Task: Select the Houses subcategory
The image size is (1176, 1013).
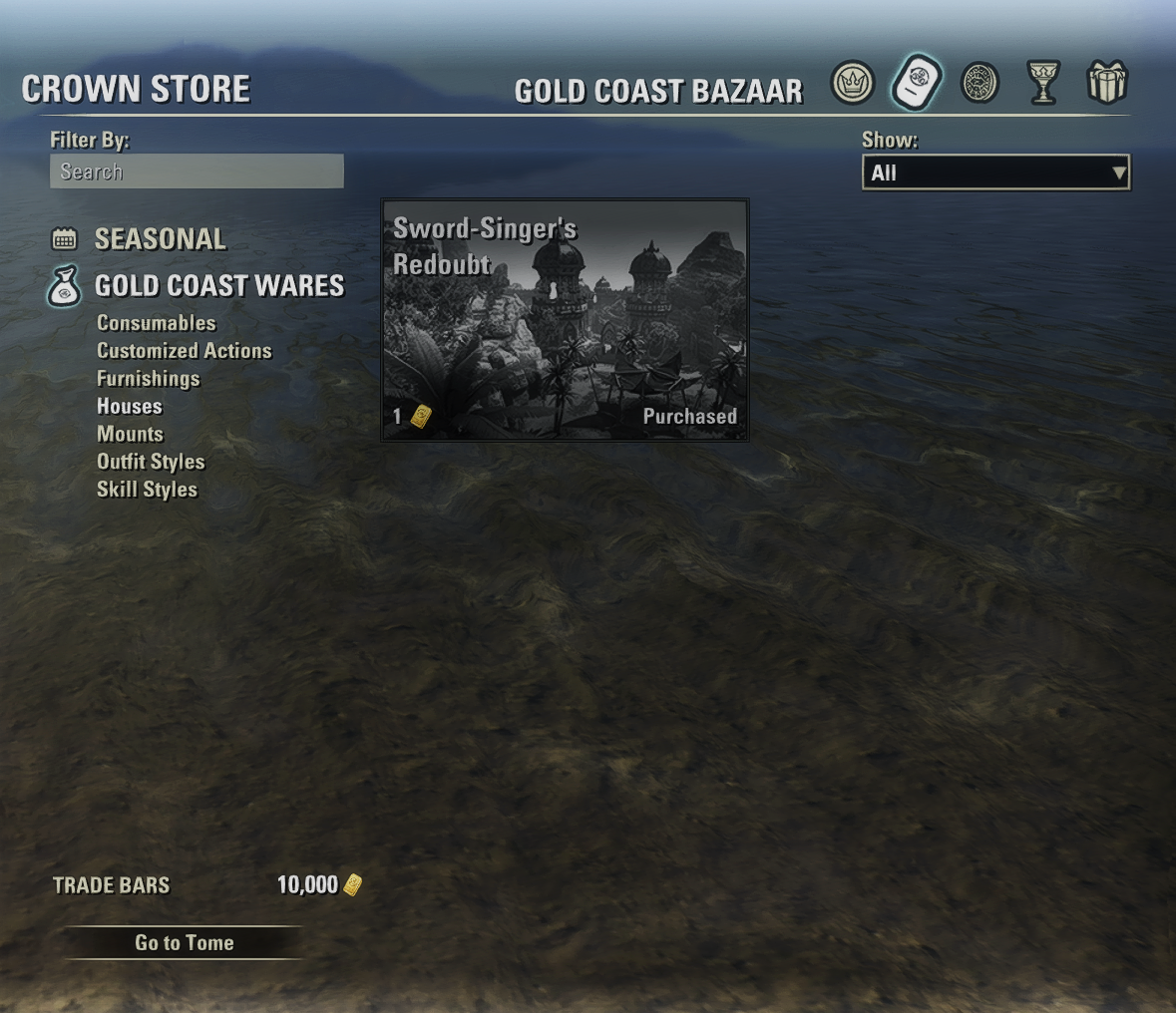Action: (x=130, y=407)
